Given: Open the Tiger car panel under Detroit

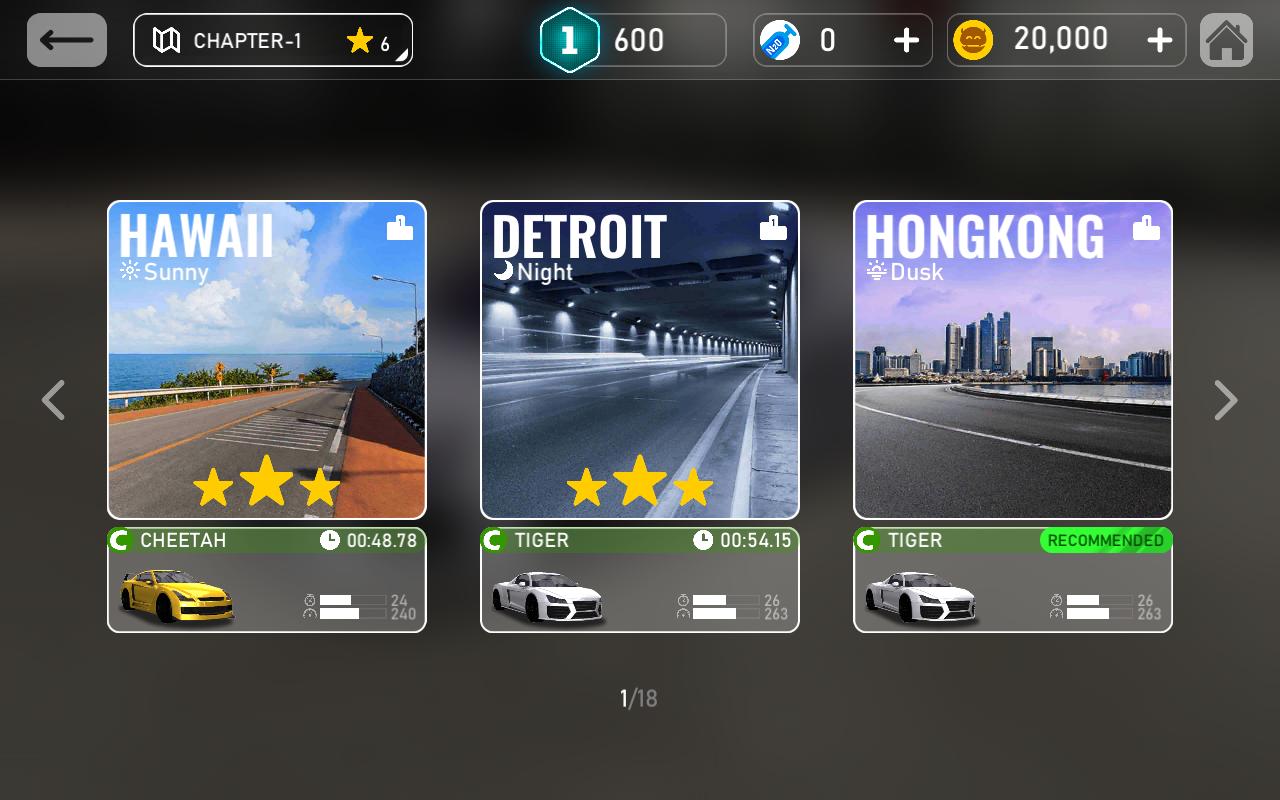Looking at the screenshot, I should tap(640, 581).
